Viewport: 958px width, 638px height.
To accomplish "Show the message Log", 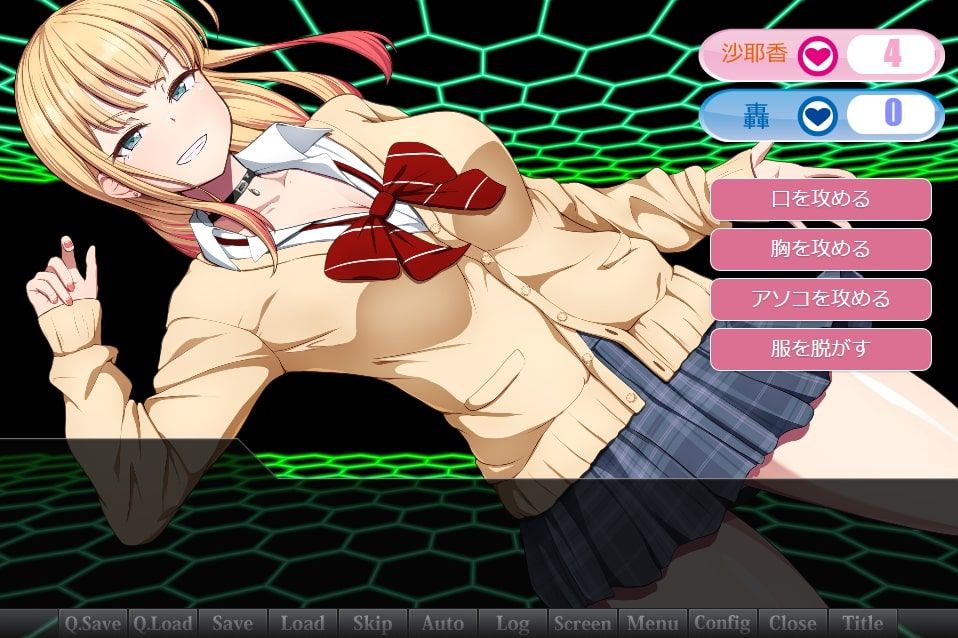I will pos(512,623).
